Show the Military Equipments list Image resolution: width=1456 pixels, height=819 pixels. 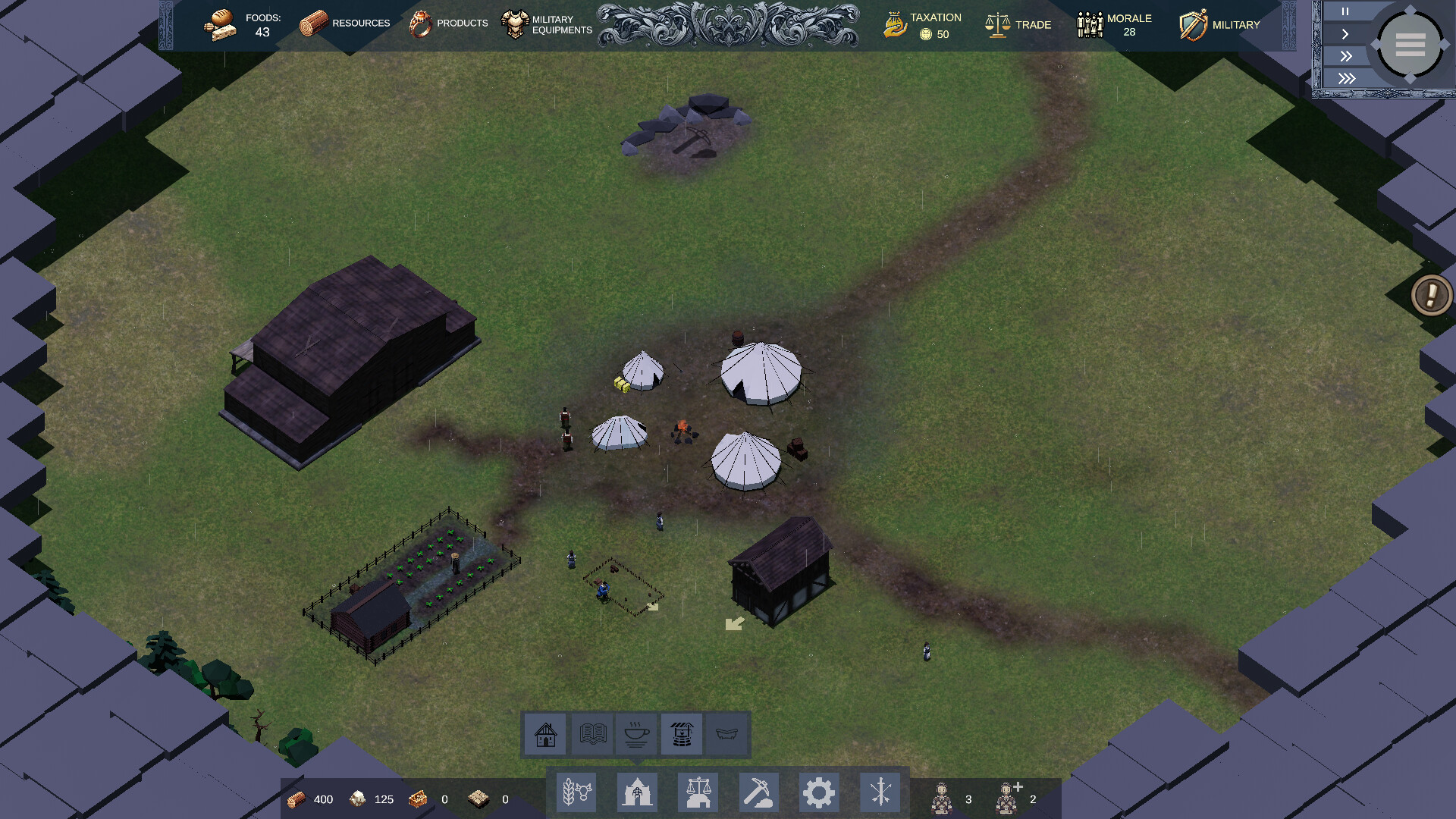[x=547, y=24]
